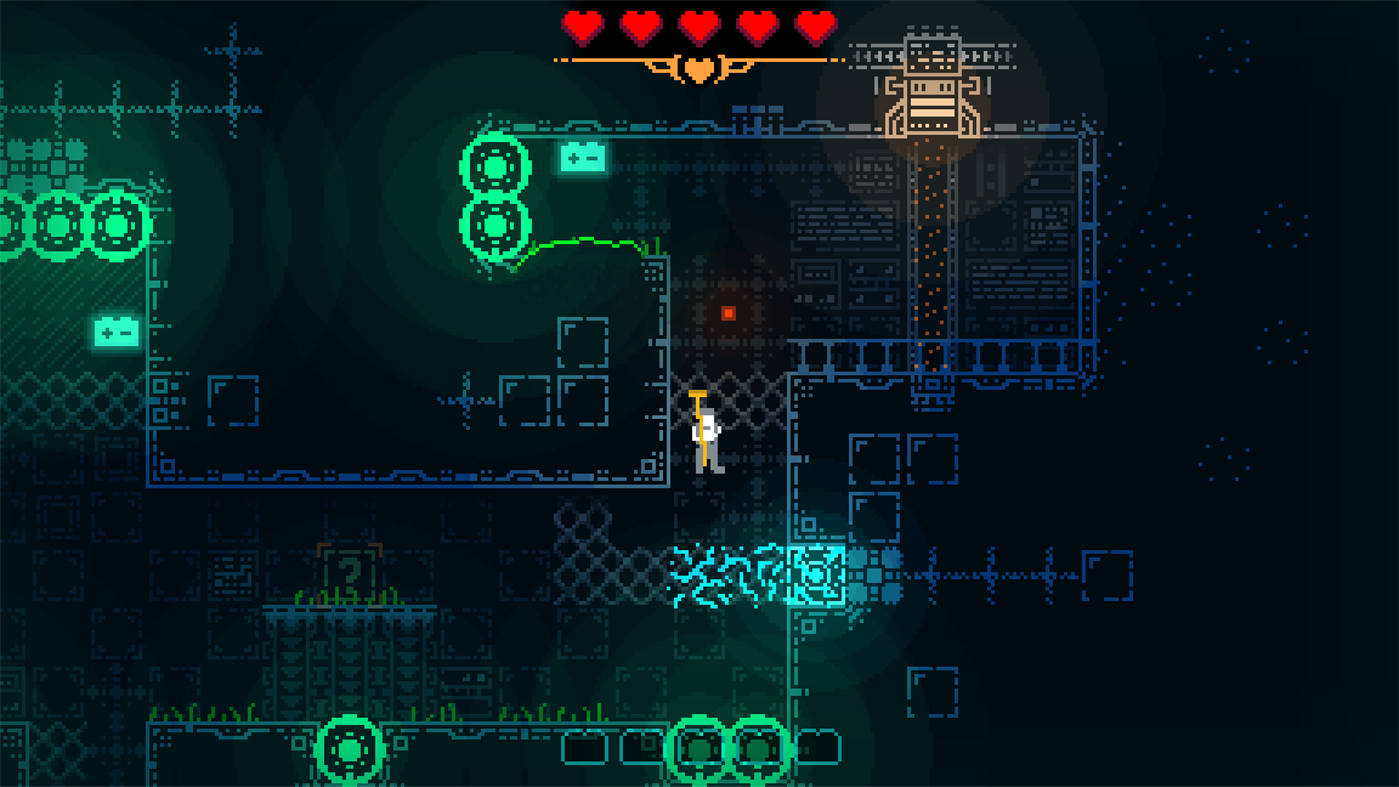The height and width of the screenshot is (787, 1399).
Task: Click the orange heart emblem below the health bar
Action: tap(699, 68)
